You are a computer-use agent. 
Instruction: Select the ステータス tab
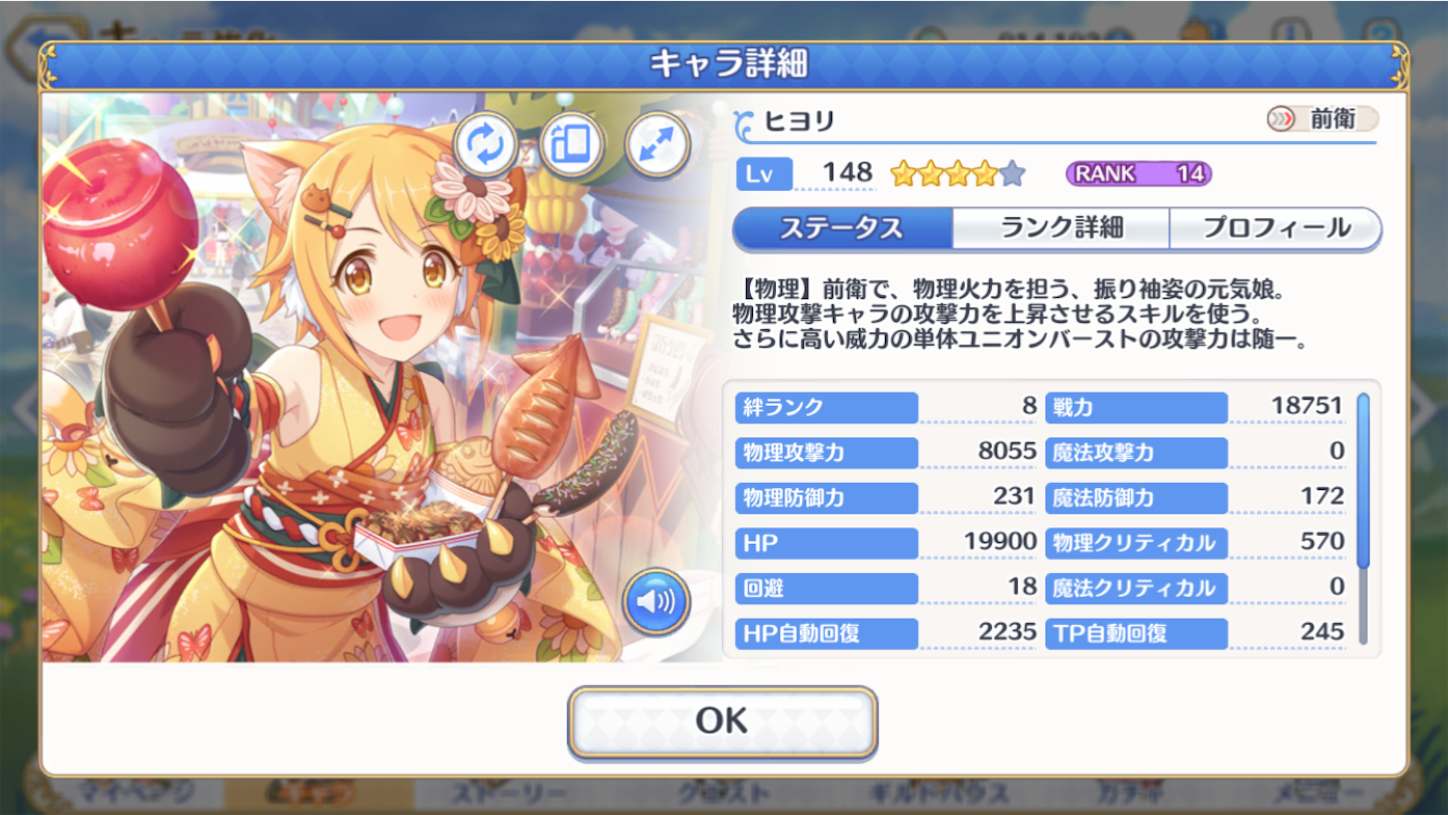[x=843, y=228]
